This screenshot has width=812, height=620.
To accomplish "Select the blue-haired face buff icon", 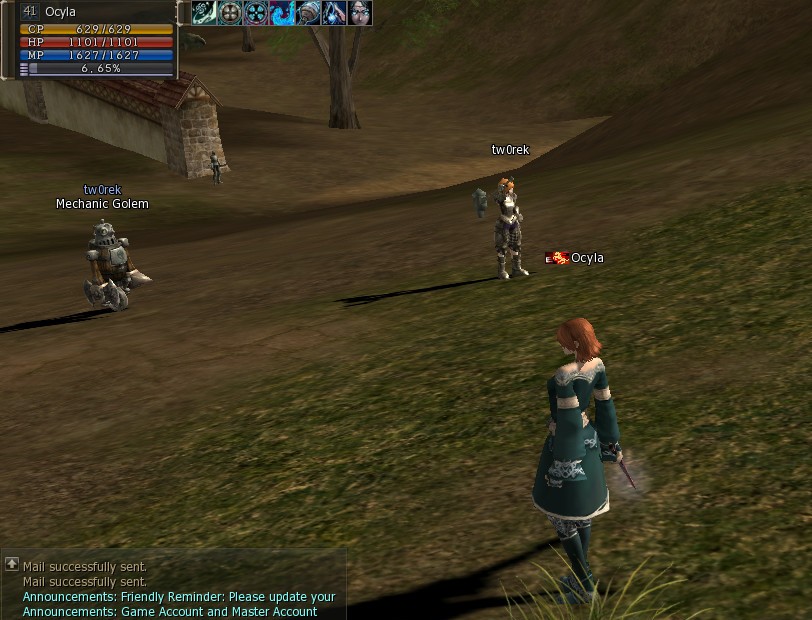I will click(360, 13).
